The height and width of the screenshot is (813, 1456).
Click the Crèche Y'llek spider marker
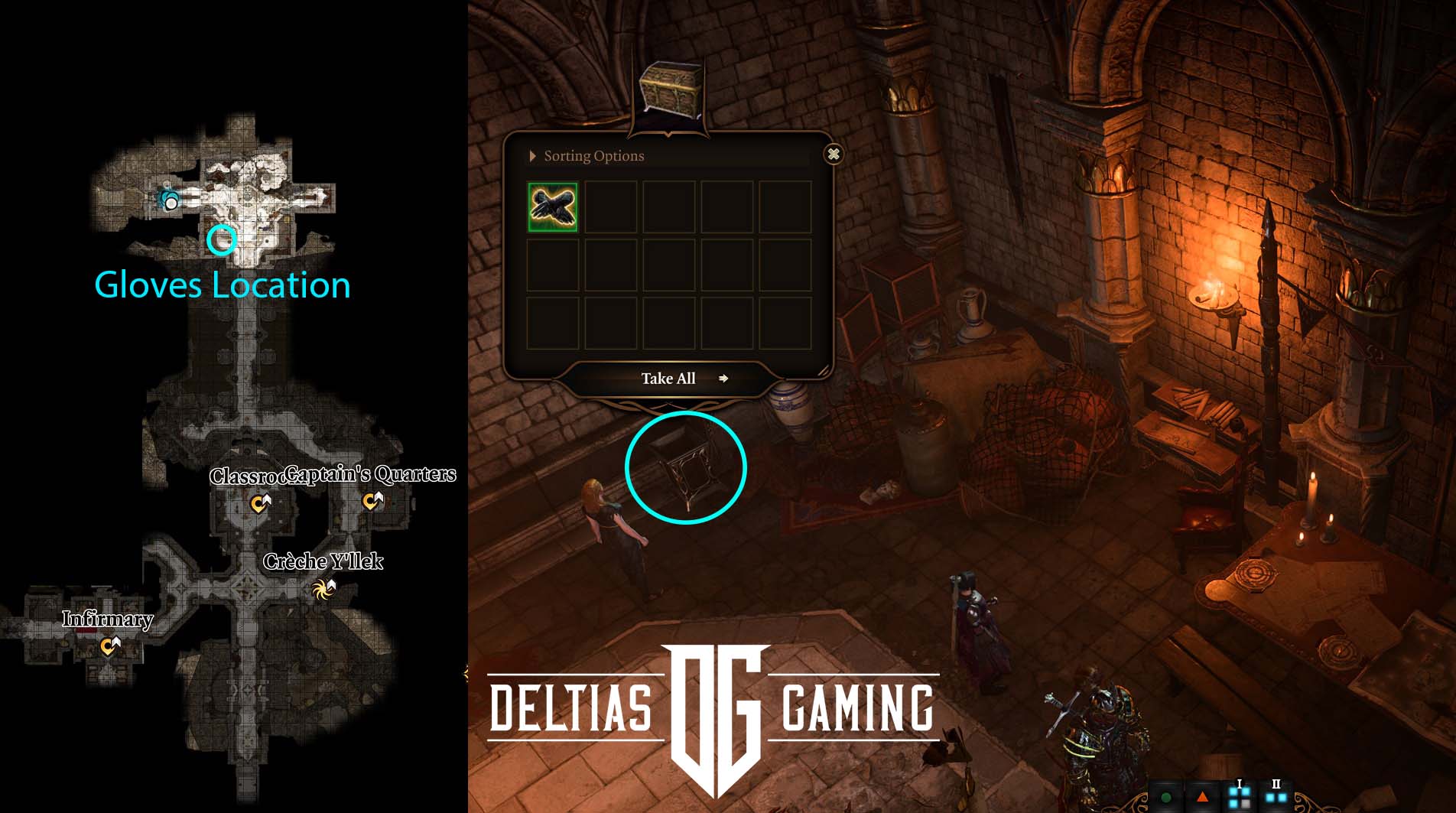[x=324, y=589]
